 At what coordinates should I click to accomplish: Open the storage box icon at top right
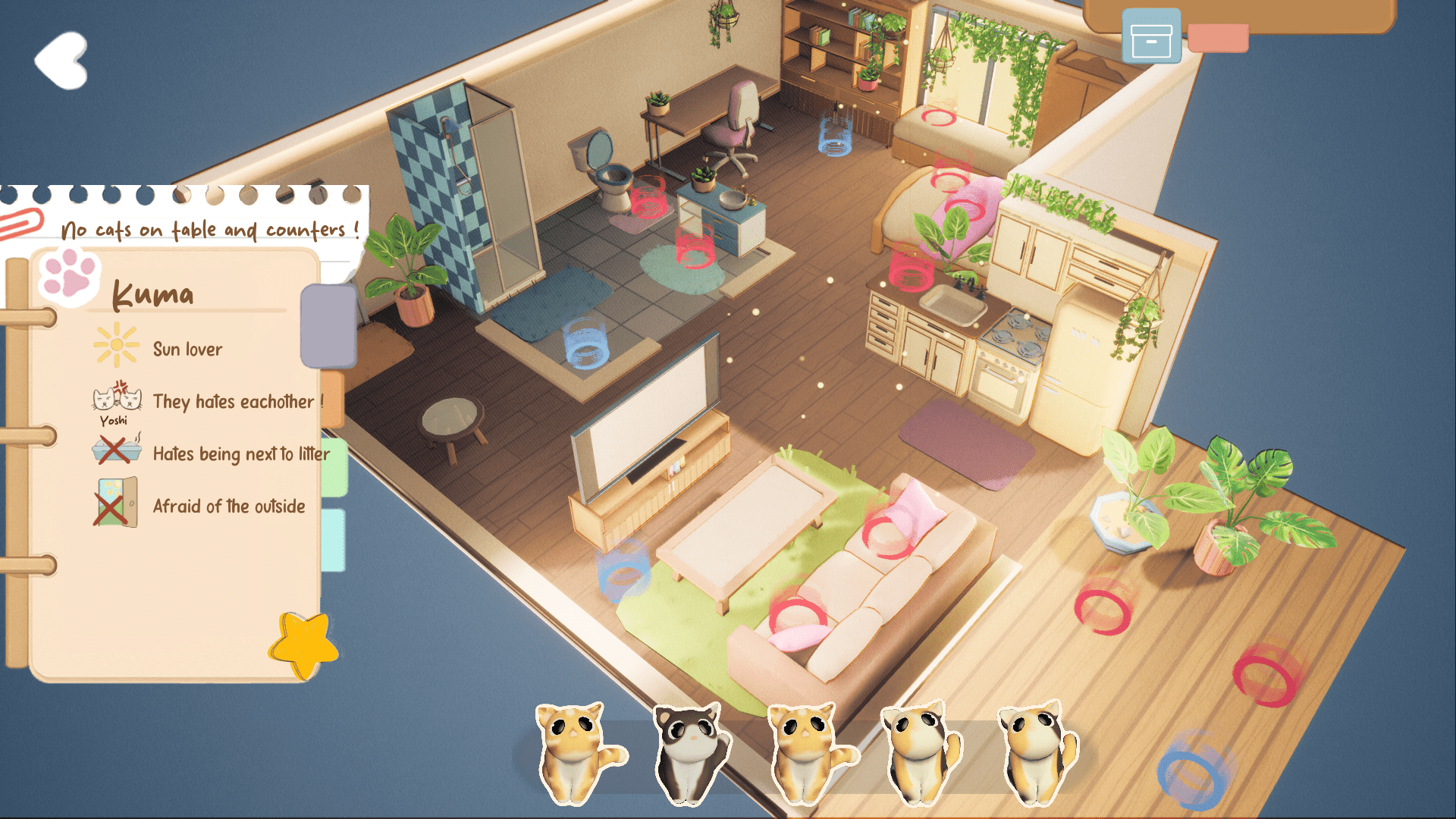[1152, 36]
